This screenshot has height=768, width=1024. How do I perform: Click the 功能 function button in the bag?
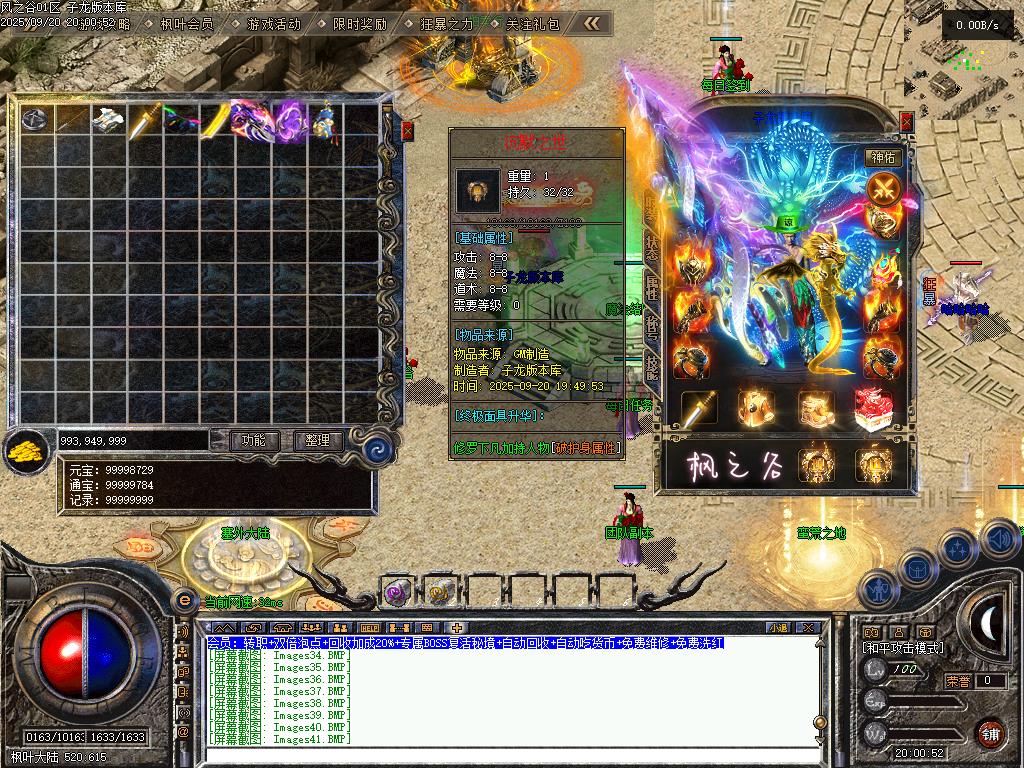(x=253, y=440)
